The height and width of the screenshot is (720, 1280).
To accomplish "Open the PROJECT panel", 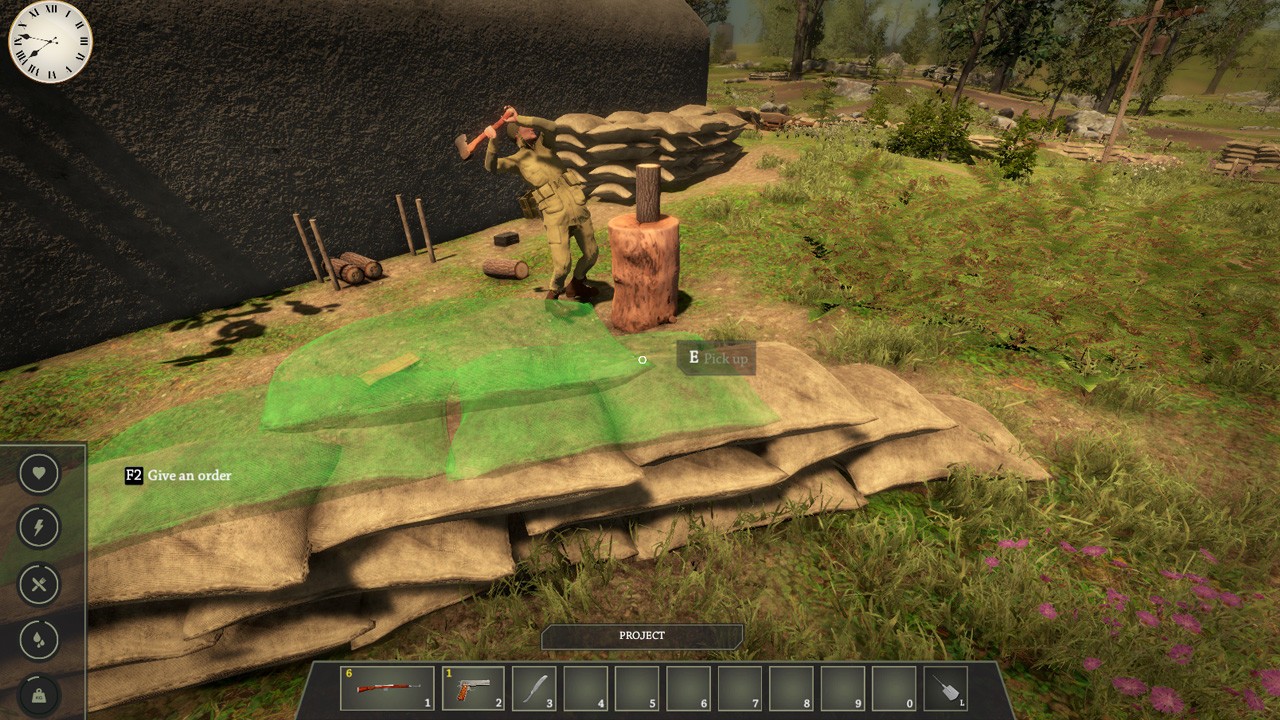I will [x=642, y=636].
